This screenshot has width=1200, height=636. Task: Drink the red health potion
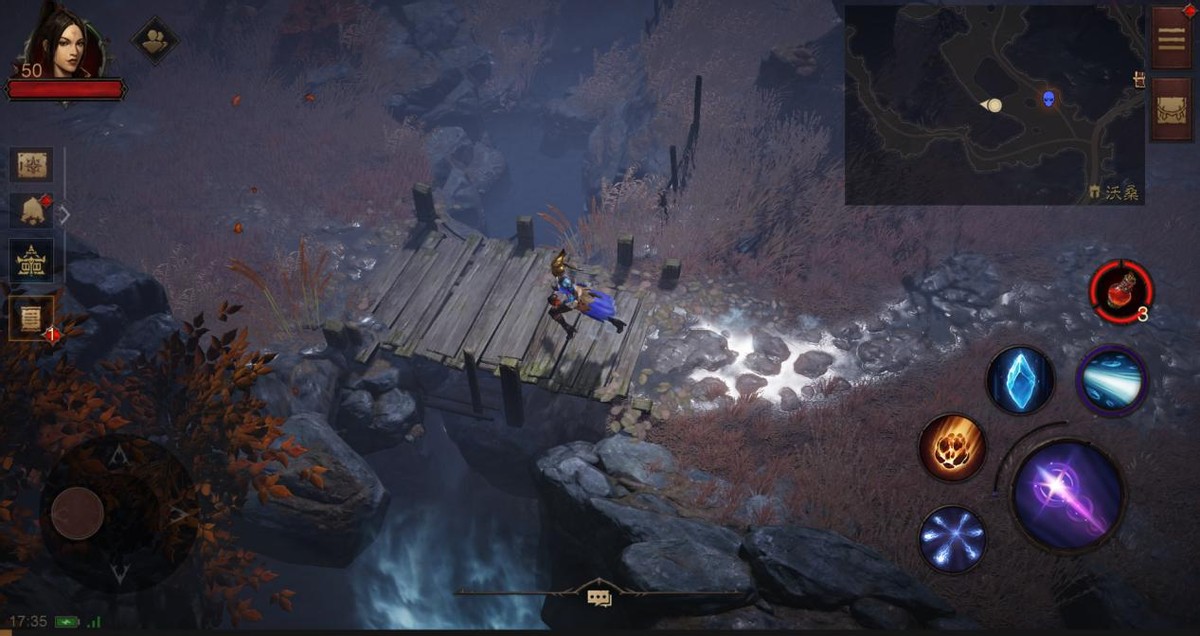[1121, 291]
